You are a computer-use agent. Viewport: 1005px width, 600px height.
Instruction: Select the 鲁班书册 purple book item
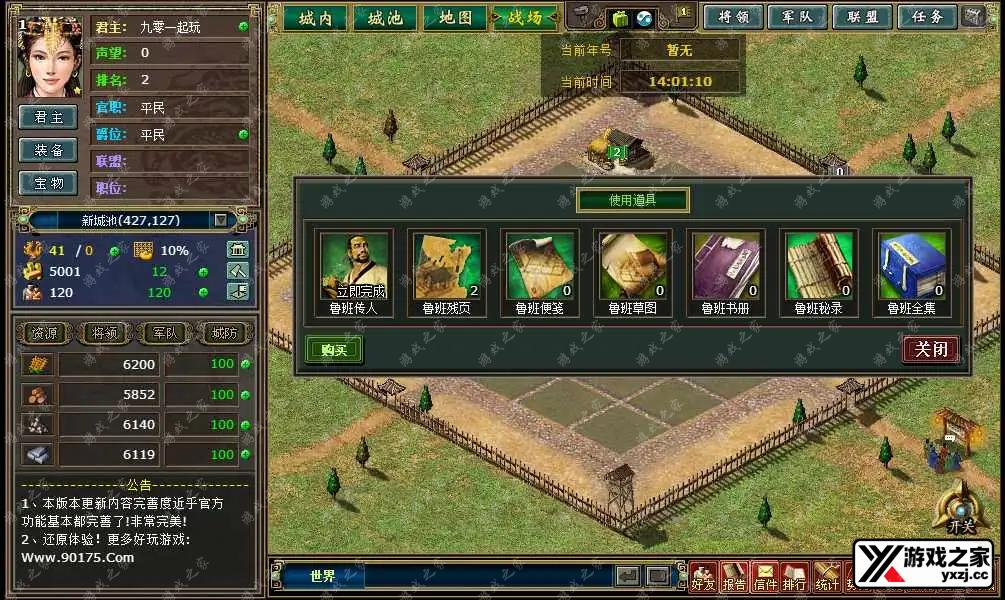(725, 266)
